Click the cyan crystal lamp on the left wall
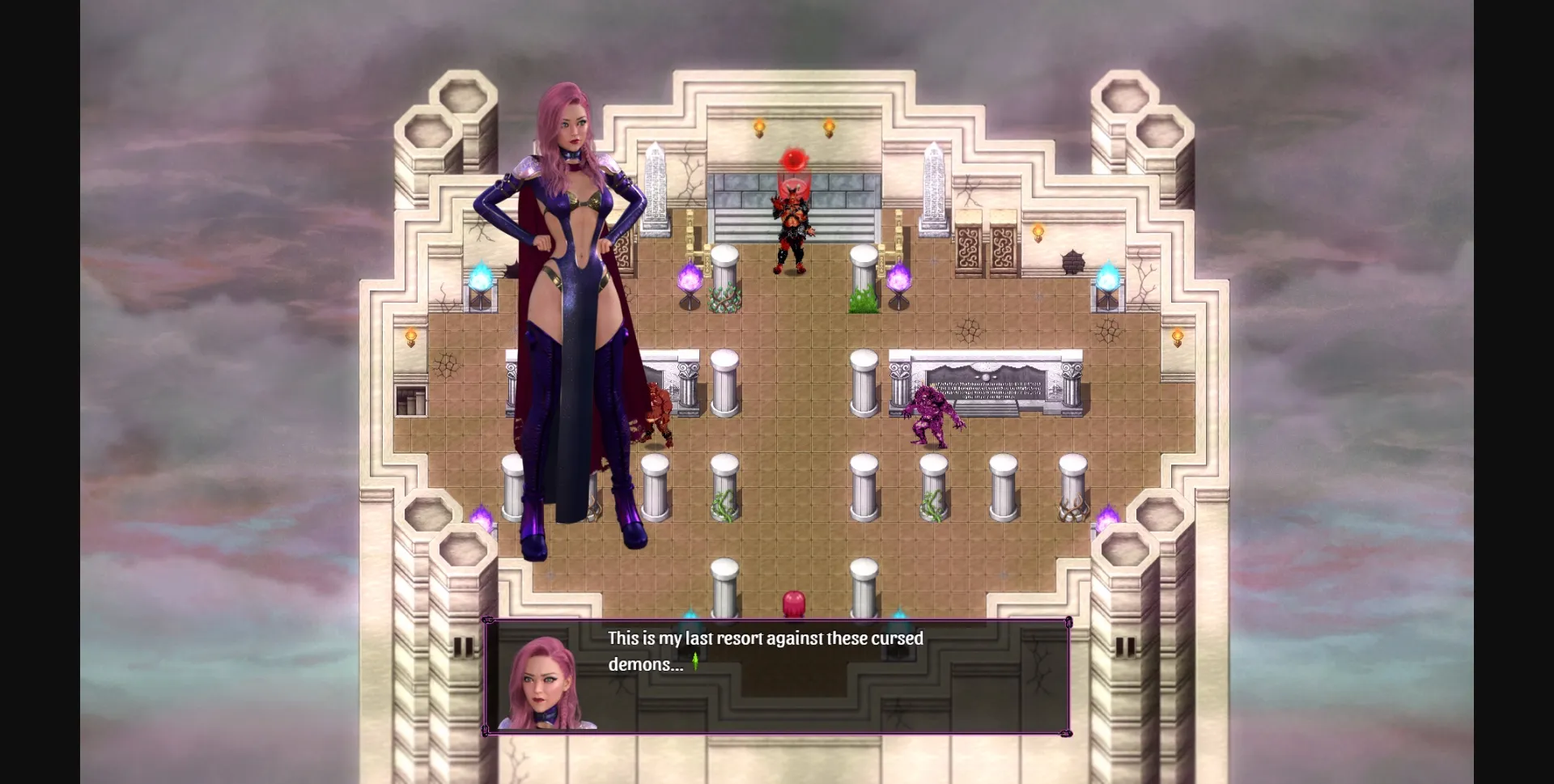The height and width of the screenshot is (784, 1554). (x=483, y=279)
